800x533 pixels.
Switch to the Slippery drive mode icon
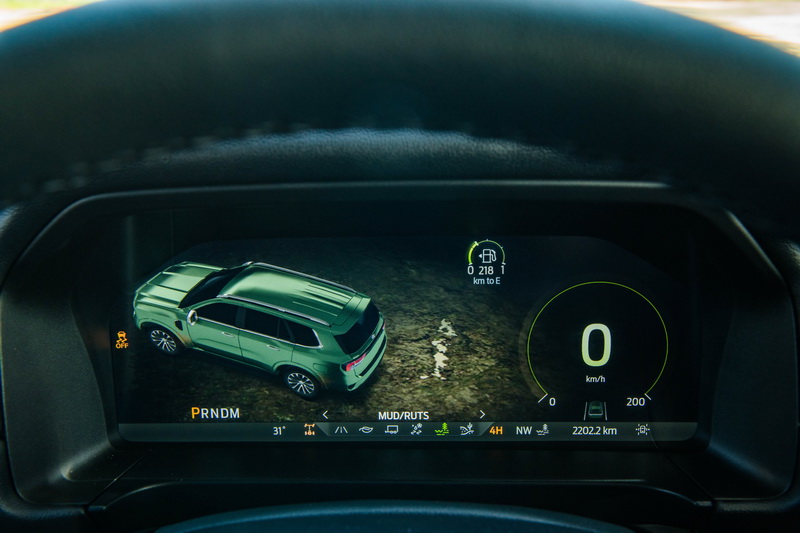pos(416,430)
